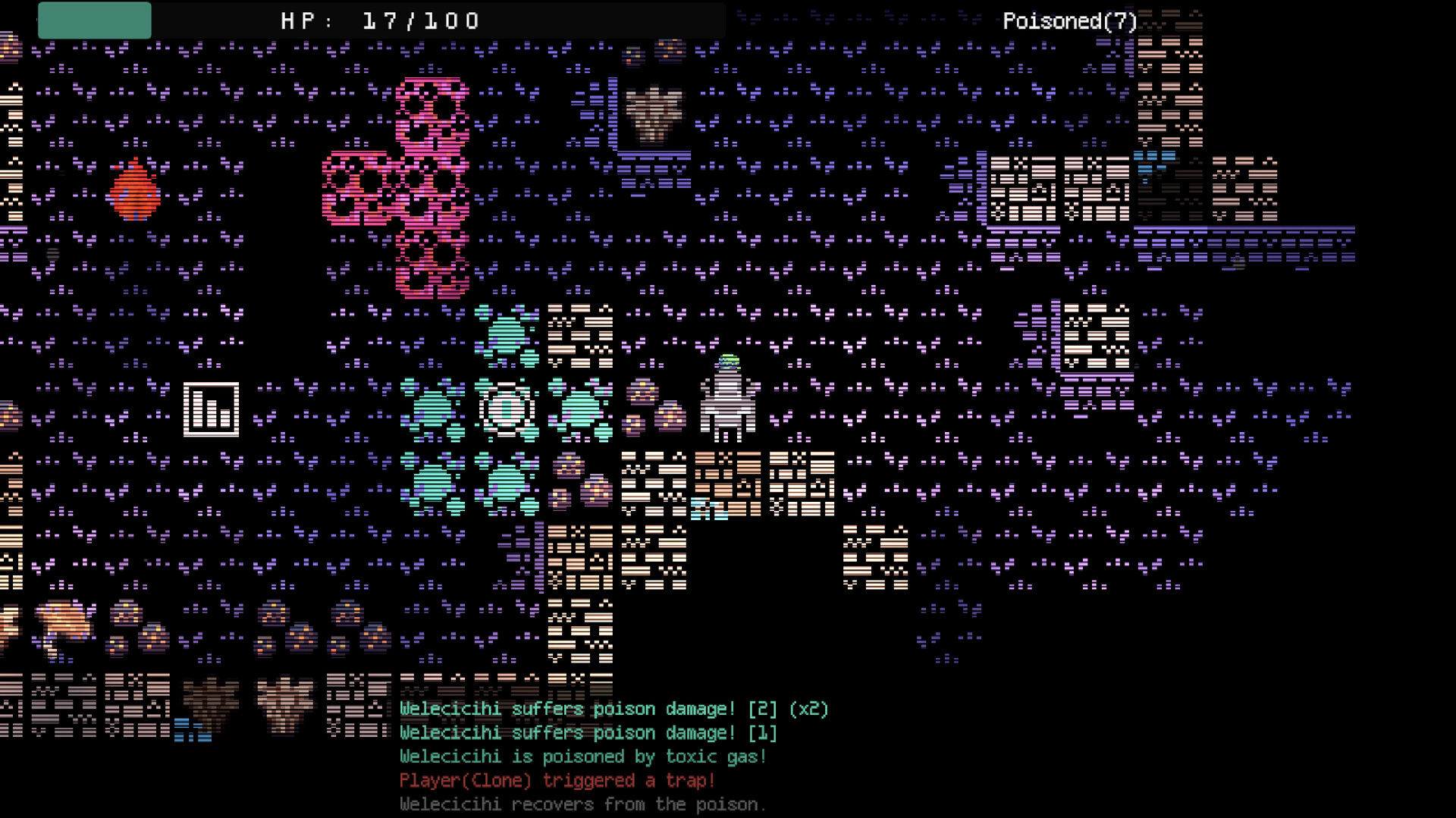Viewport: 1456px width, 818px height.
Task: Click the "recovers from the poison" message
Action: [x=582, y=804]
